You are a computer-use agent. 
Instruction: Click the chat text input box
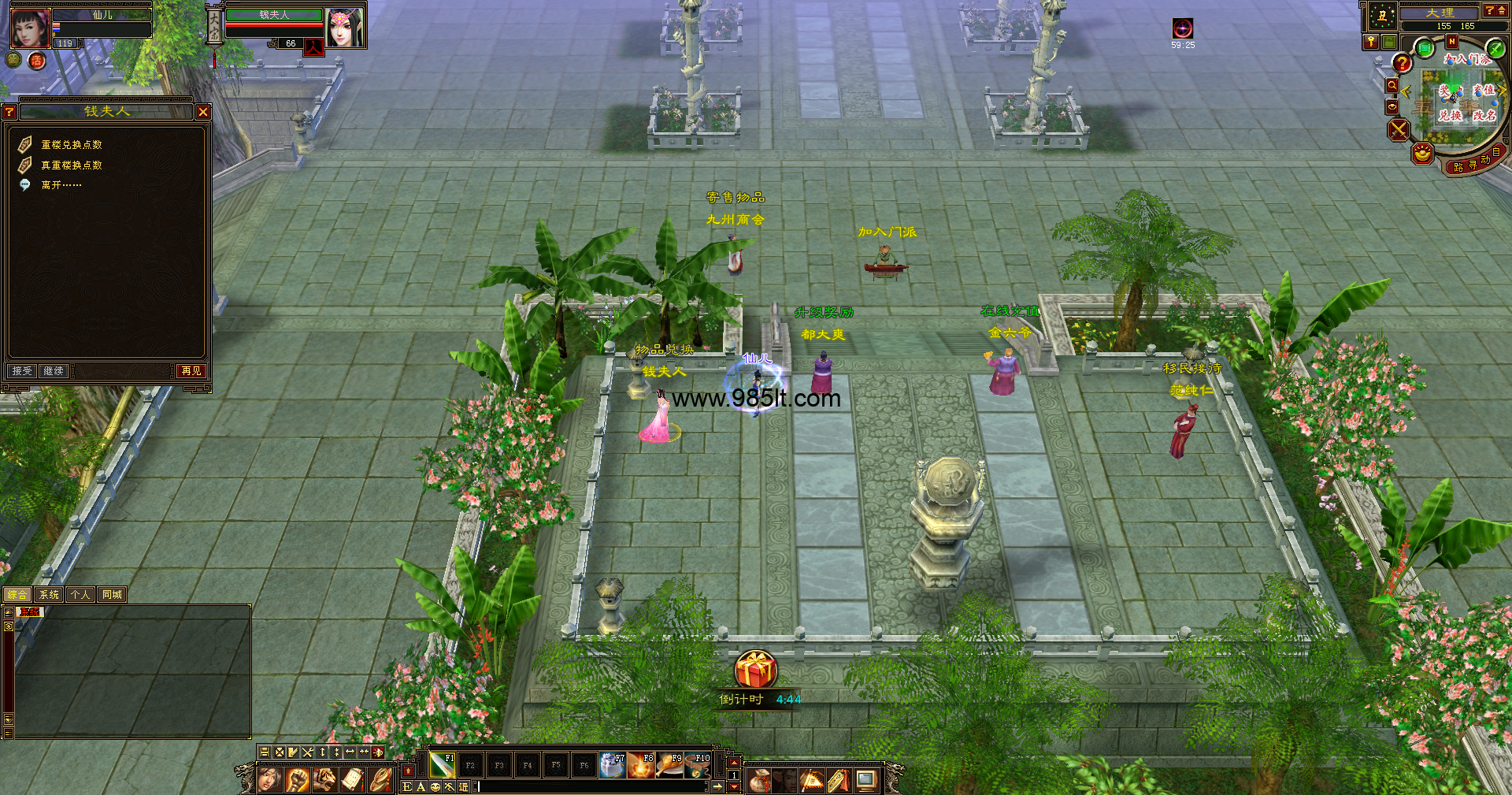(591, 786)
